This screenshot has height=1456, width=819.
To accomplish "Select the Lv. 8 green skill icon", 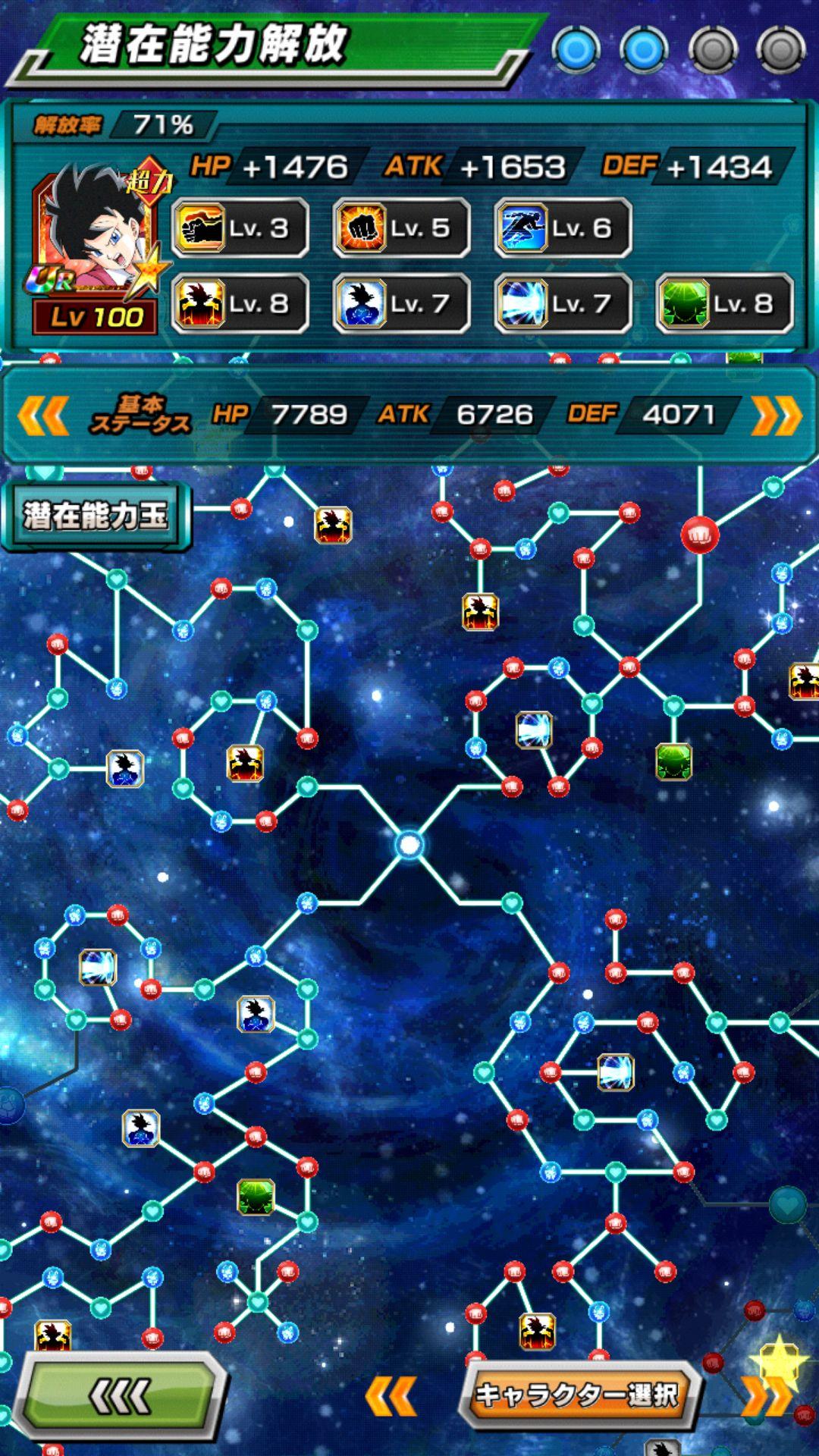I will coord(724,304).
